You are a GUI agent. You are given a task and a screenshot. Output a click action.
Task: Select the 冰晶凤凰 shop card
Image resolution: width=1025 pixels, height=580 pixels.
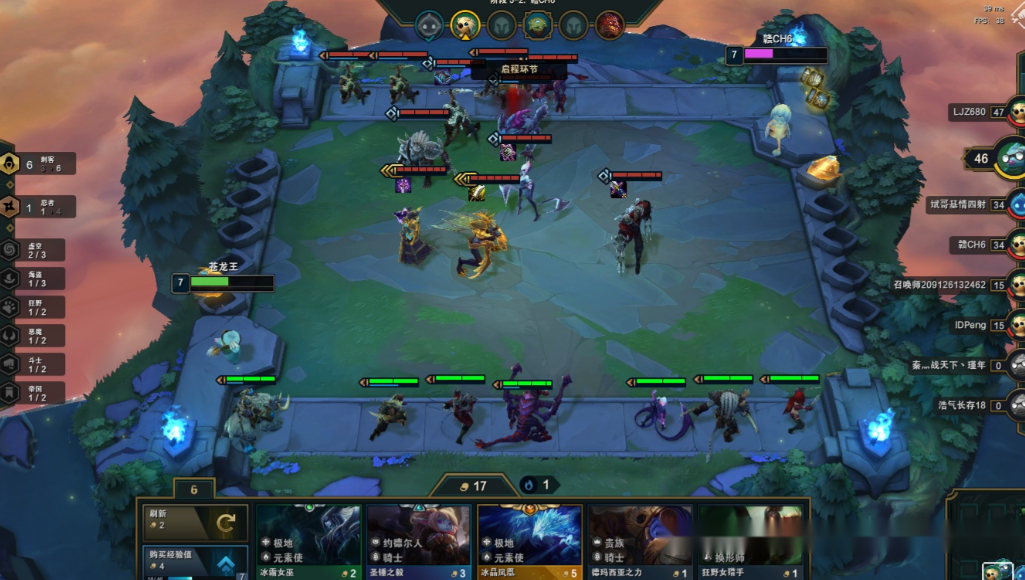pyautogui.click(x=529, y=541)
